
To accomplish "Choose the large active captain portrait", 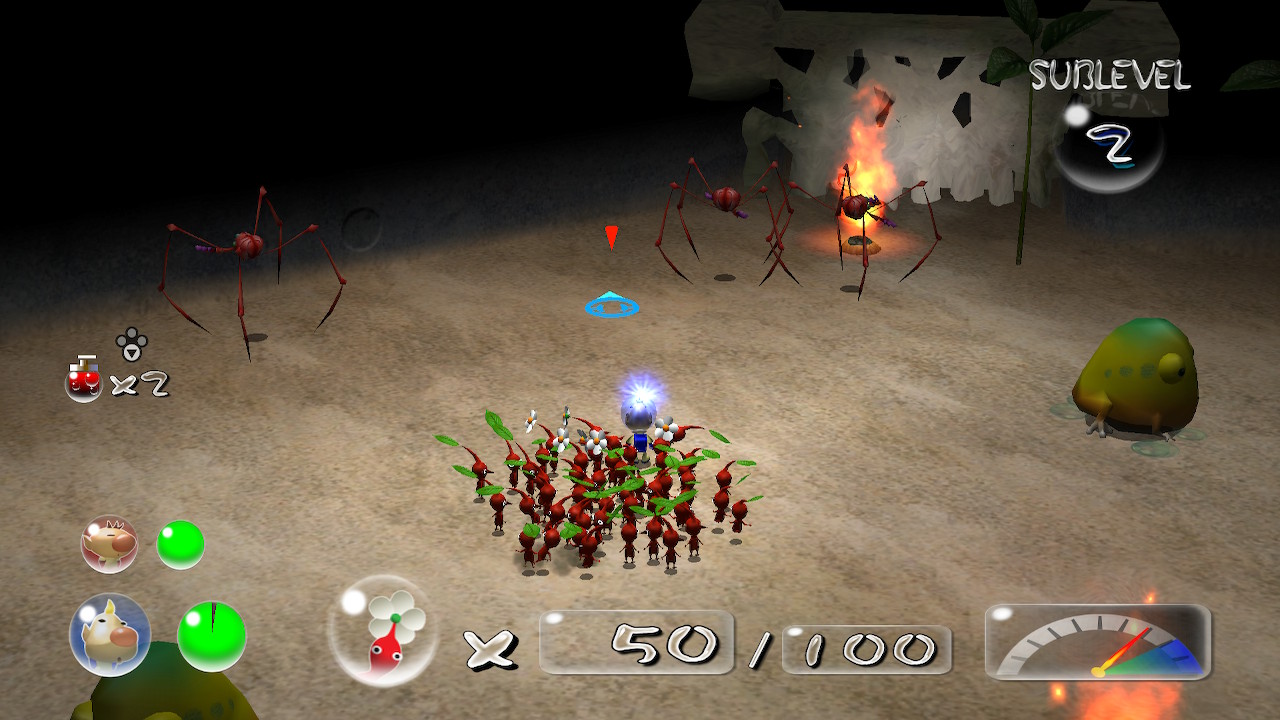I will [x=110, y=634].
